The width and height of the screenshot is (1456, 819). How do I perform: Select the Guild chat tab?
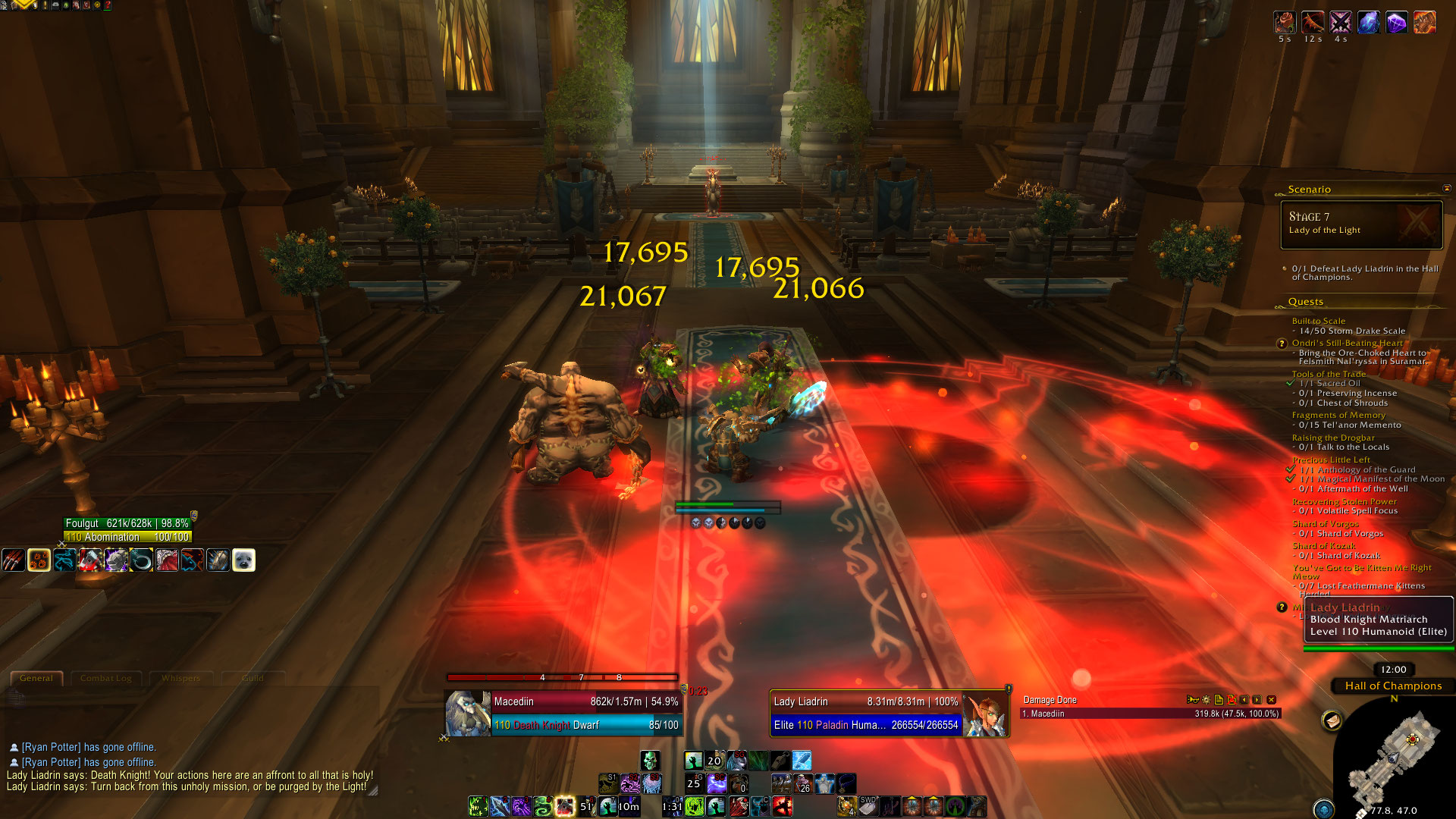[x=253, y=678]
